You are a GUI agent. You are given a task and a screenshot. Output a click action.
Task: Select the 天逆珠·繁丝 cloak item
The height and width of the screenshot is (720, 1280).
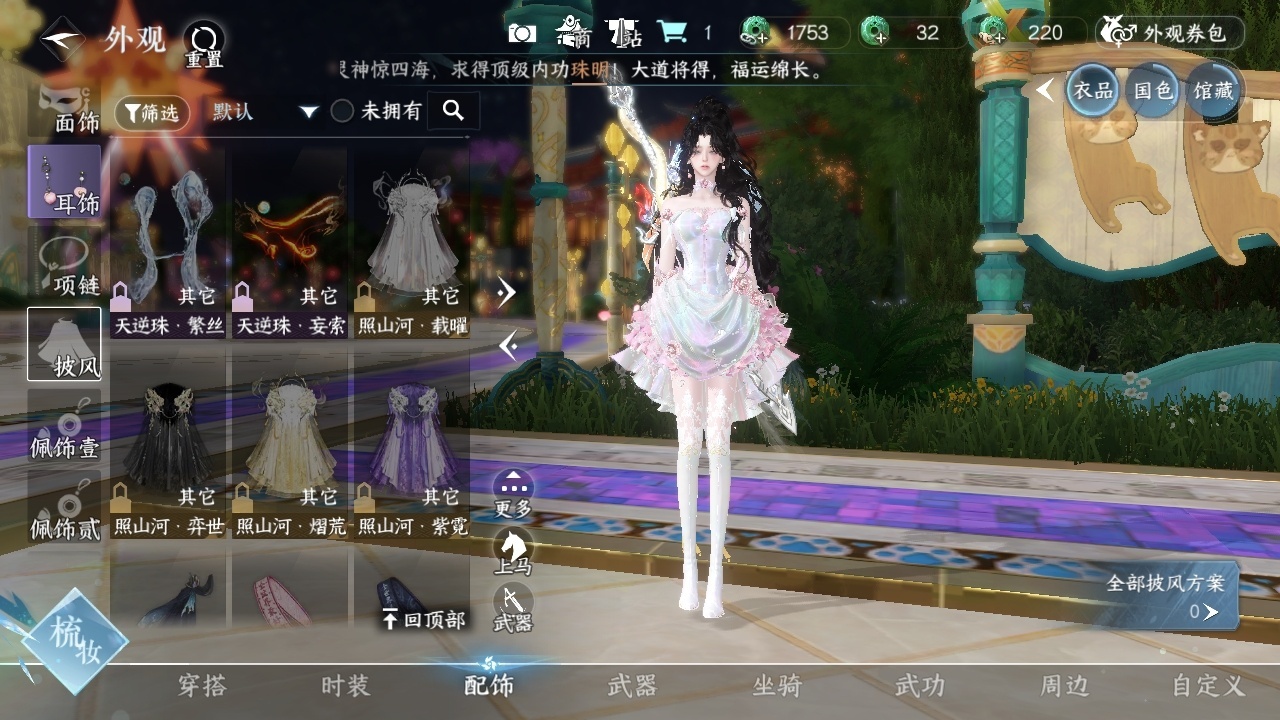tap(168, 250)
